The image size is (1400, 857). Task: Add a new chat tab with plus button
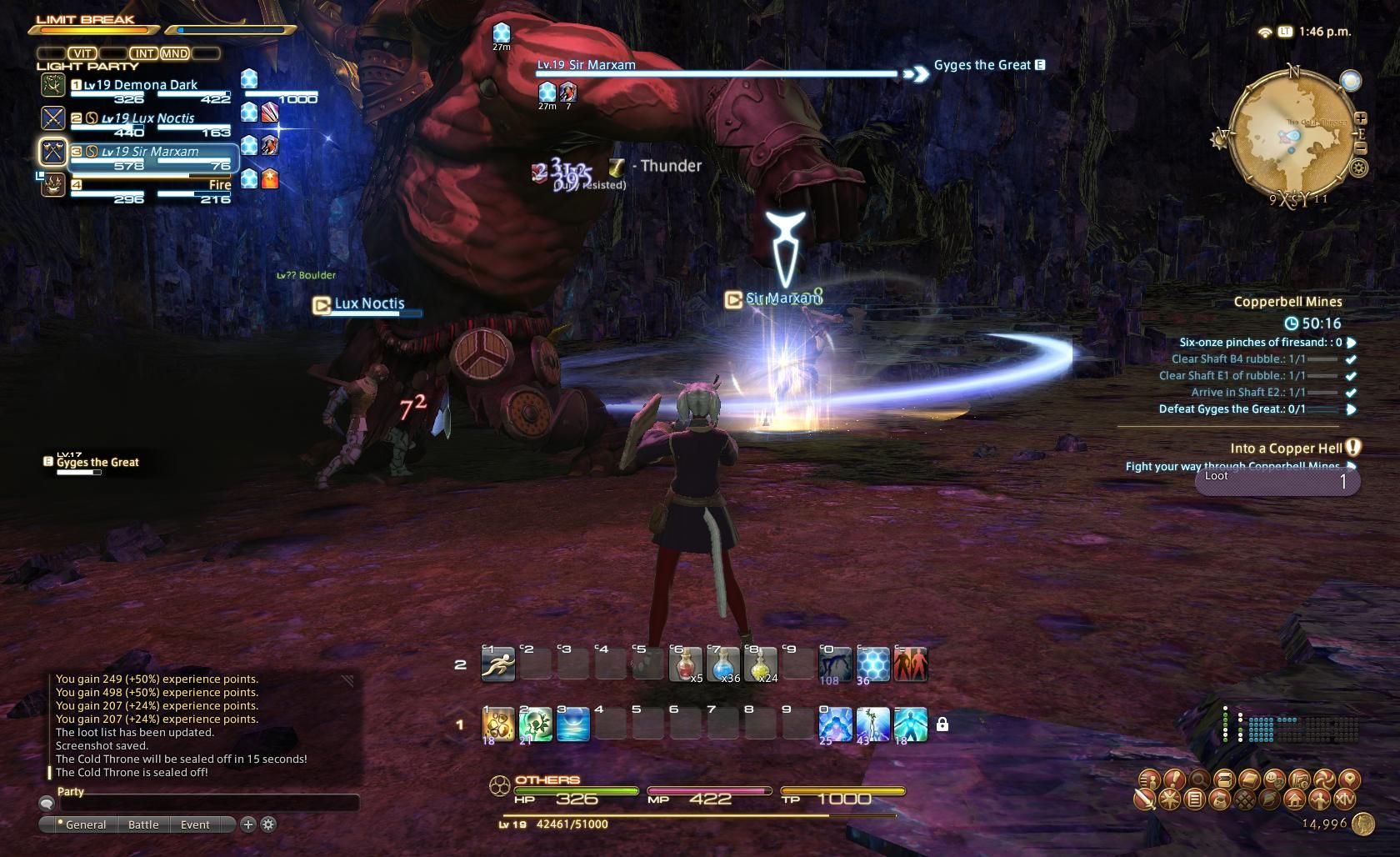(x=247, y=824)
